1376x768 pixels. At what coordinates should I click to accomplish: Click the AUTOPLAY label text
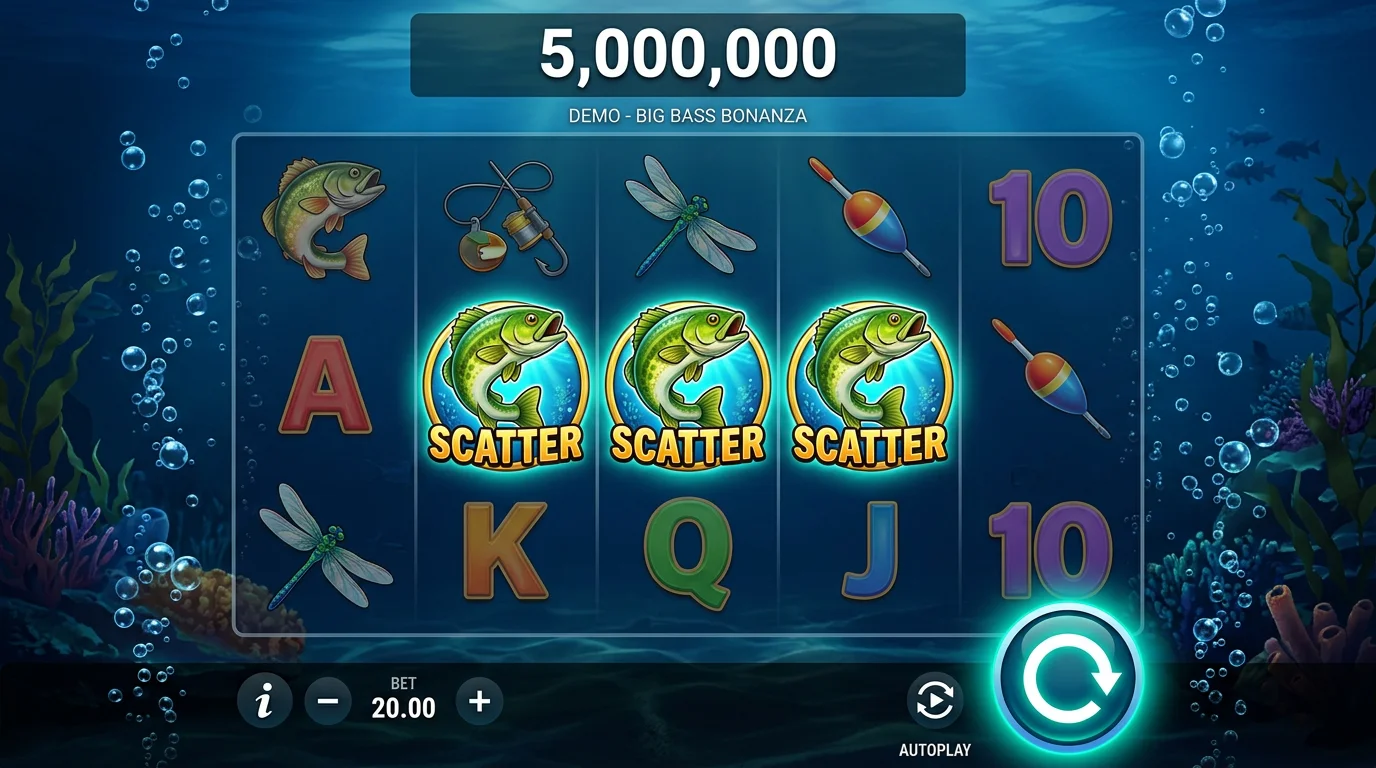pyautogui.click(x=933, y=747)
